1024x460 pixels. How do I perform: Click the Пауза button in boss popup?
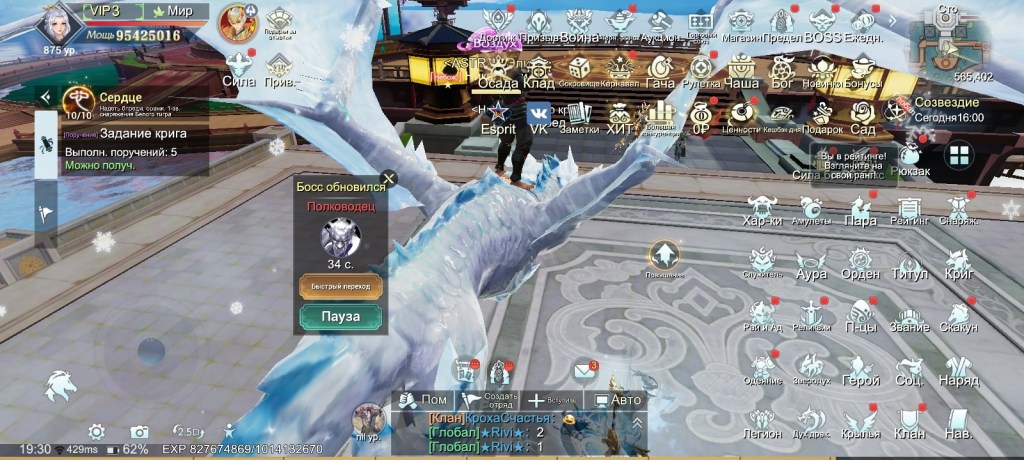[x=340, y=318]
